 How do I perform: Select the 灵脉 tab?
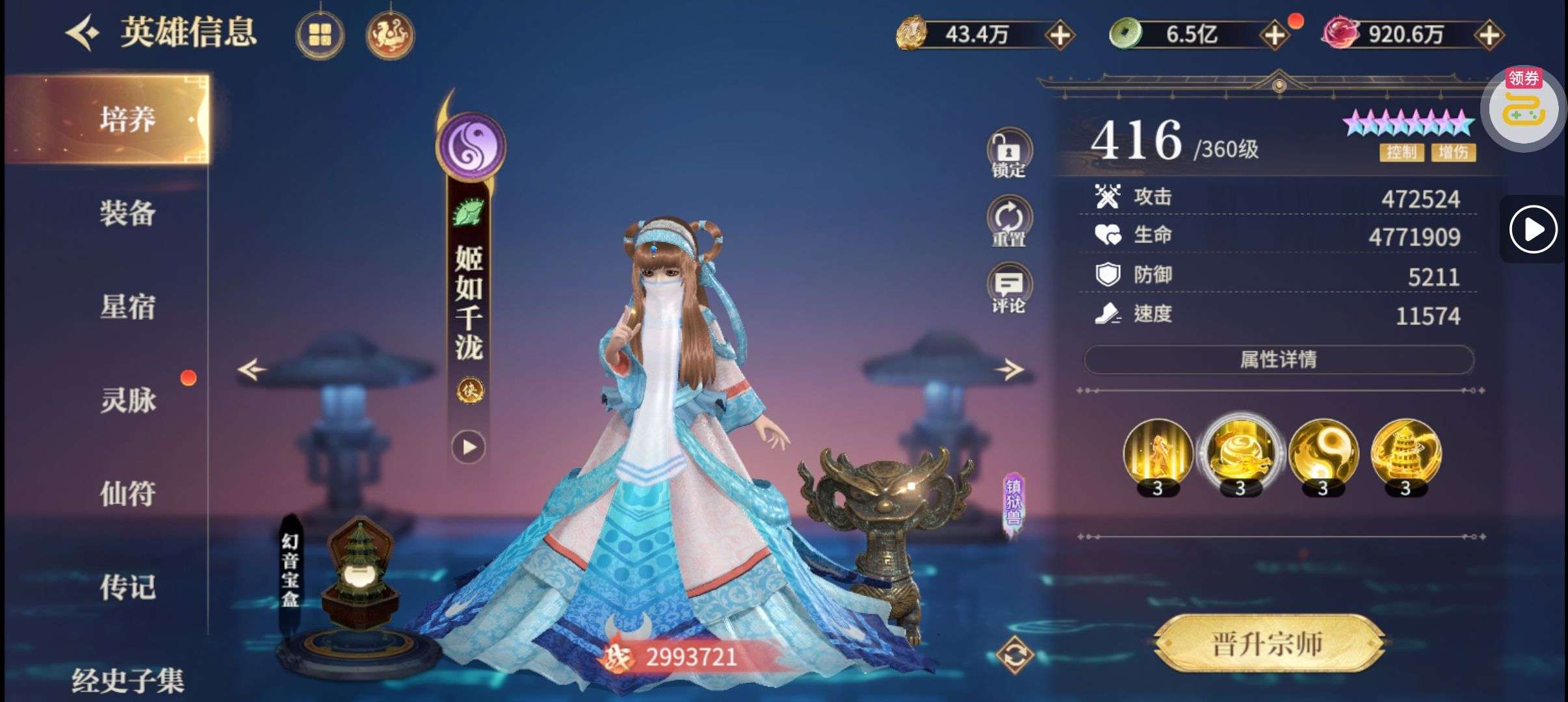[127, 400]
